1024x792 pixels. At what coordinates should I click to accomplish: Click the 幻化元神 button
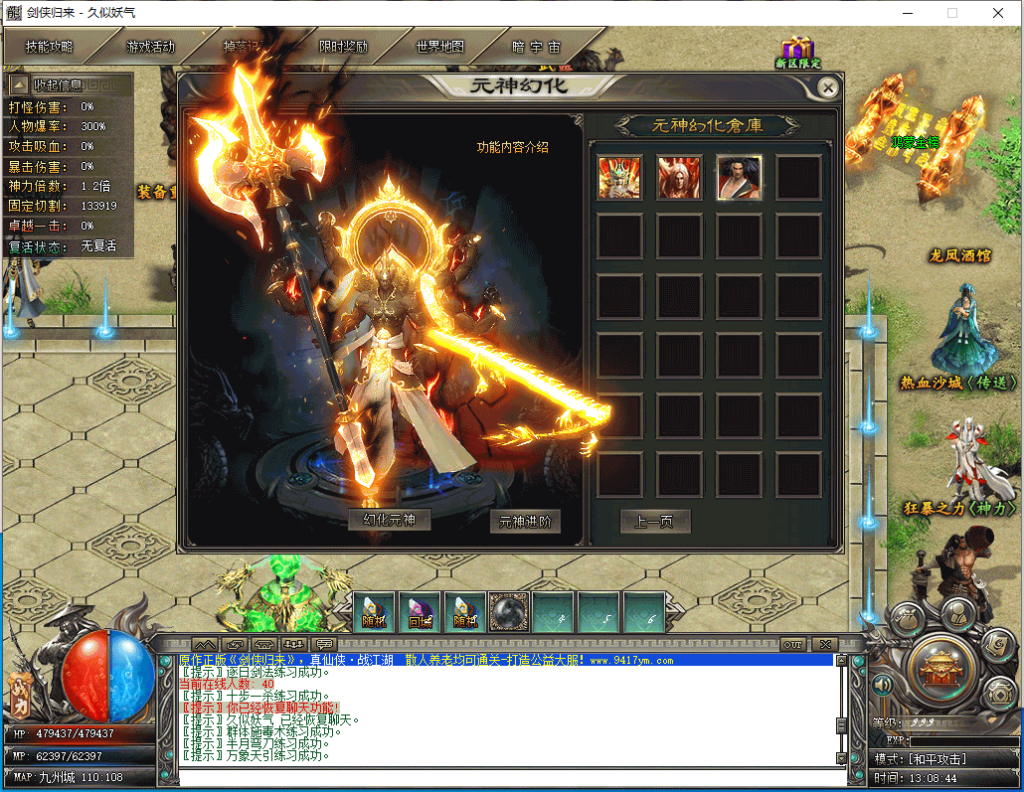[389, 520]
